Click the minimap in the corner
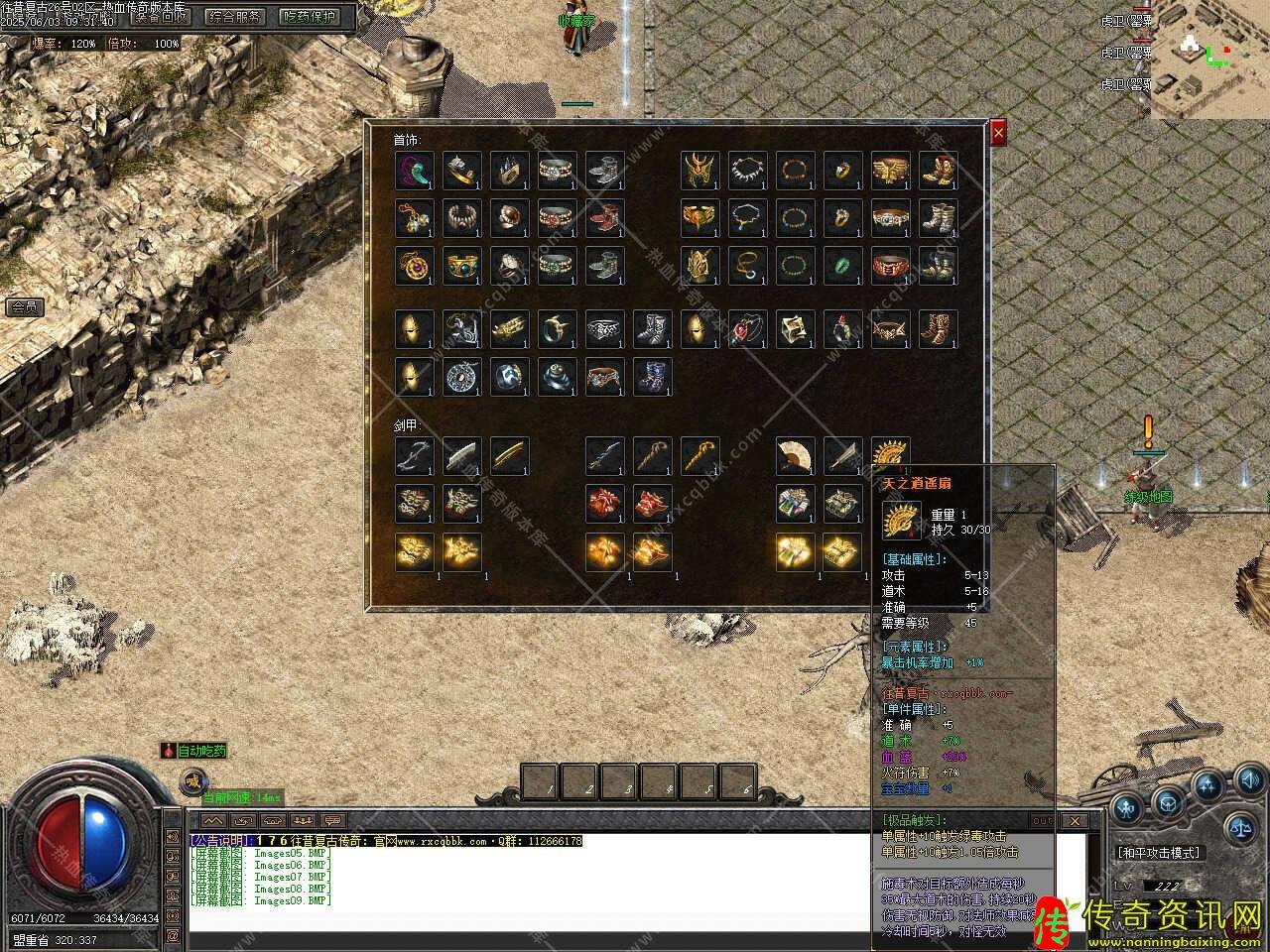 pyautogui.click(x=1207, y=59)
